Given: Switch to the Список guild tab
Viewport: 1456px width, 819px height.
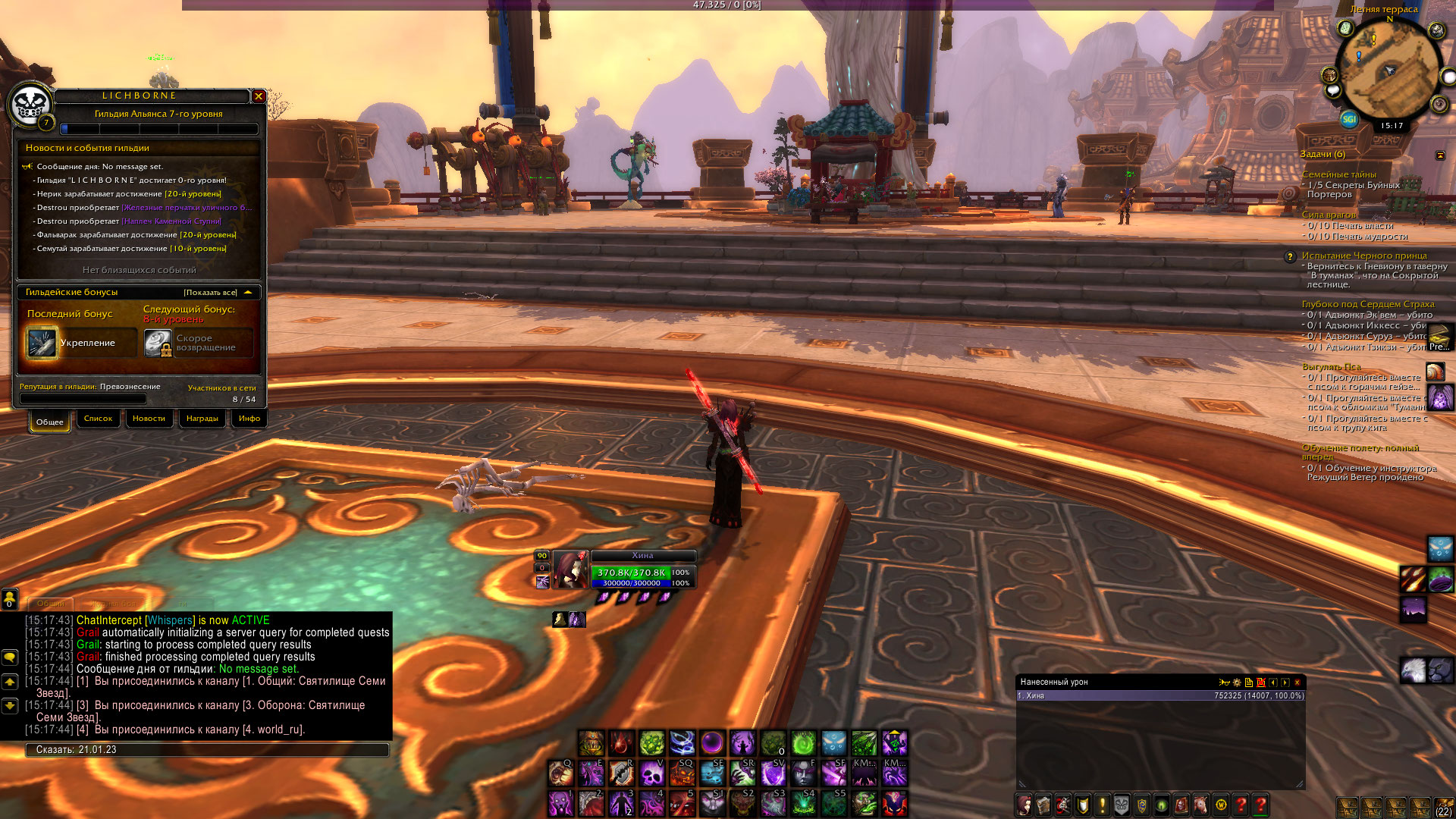Looking at the screenshot, I should pyautogui.click(x=98, y=419).
